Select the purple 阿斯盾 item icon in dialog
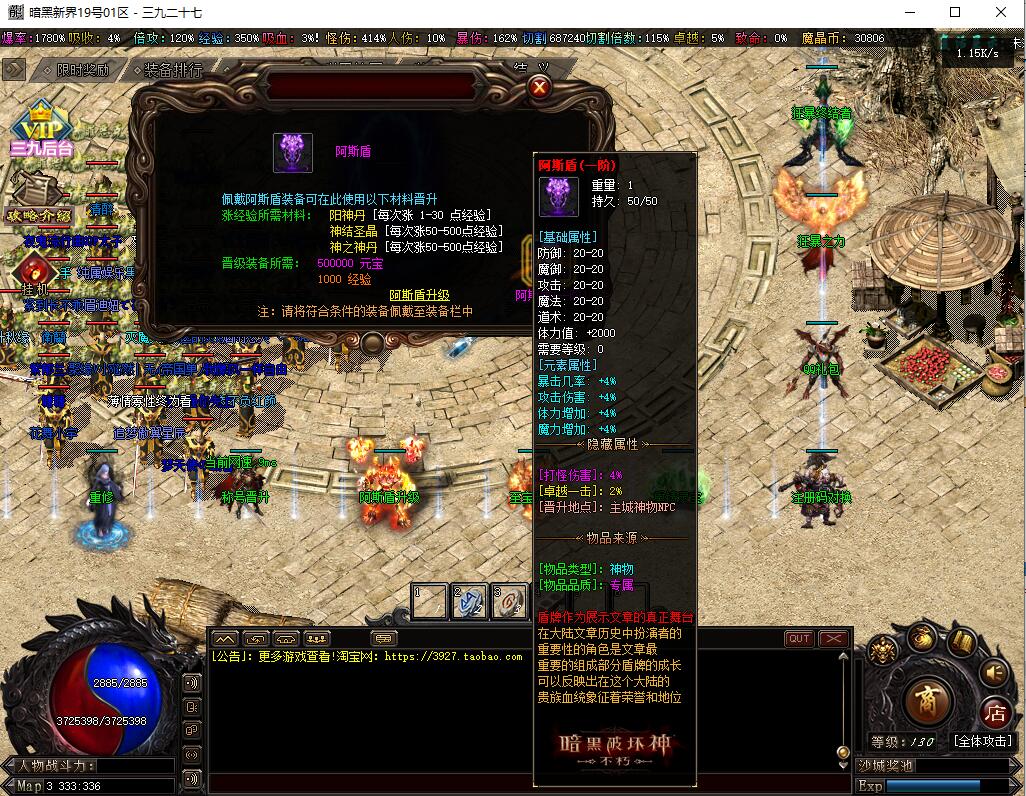 (292, 152)
